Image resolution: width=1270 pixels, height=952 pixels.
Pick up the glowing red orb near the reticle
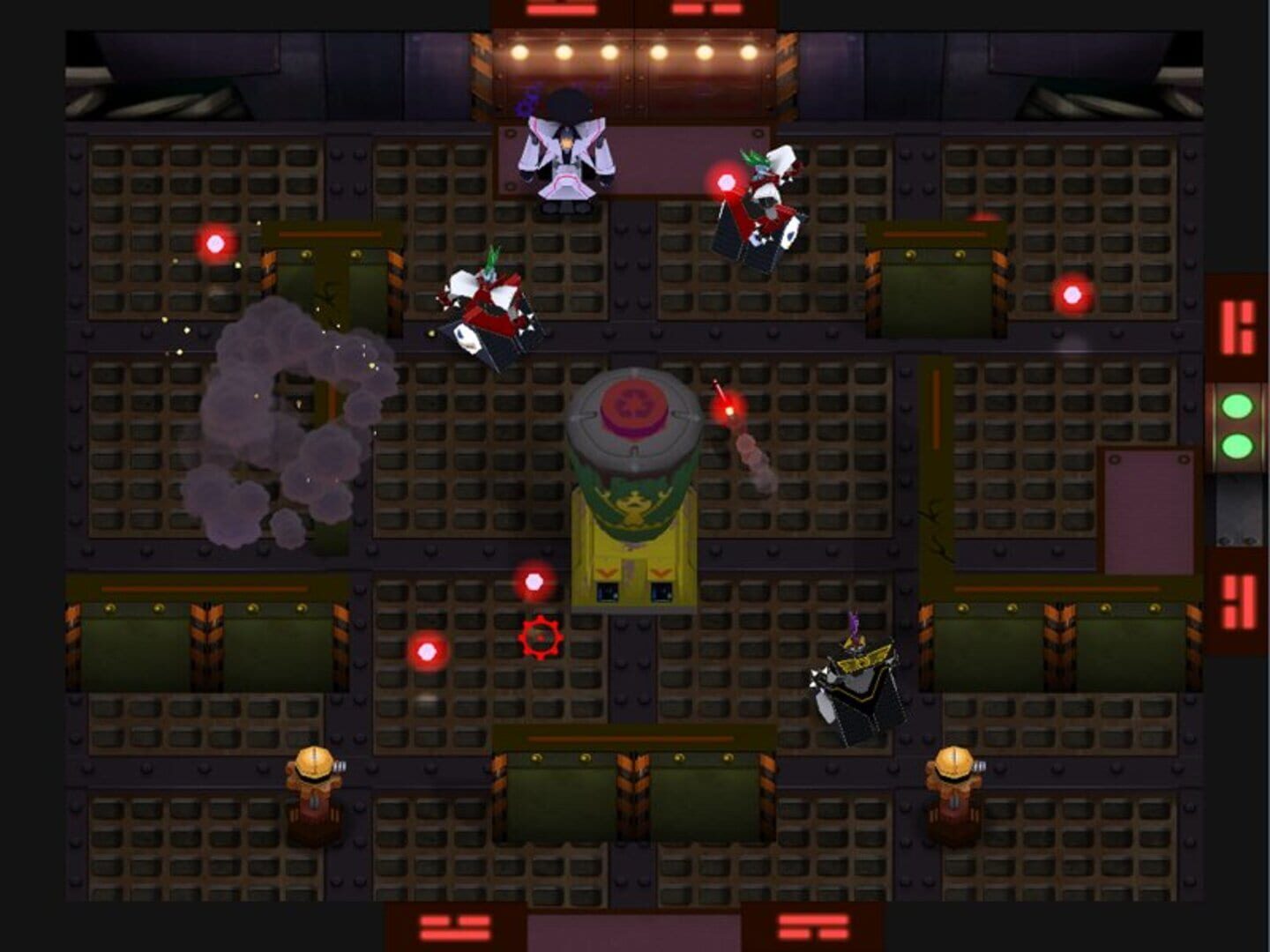coord(534,582)
